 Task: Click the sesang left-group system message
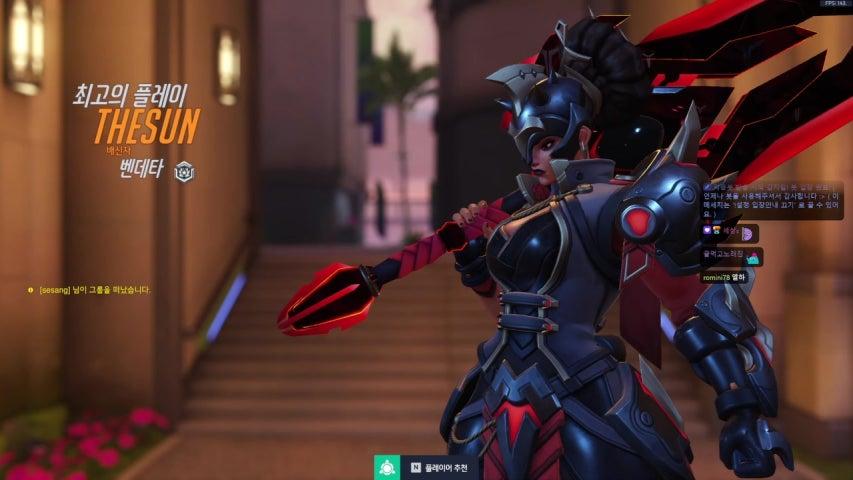(x=92, y=290)
